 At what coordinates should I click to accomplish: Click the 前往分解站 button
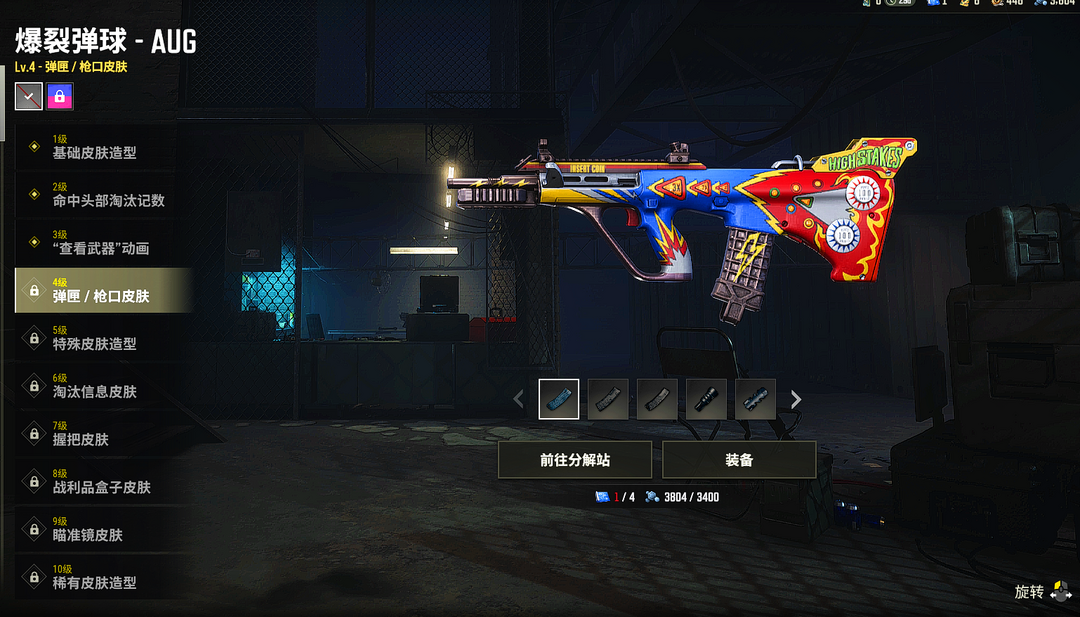575,460
